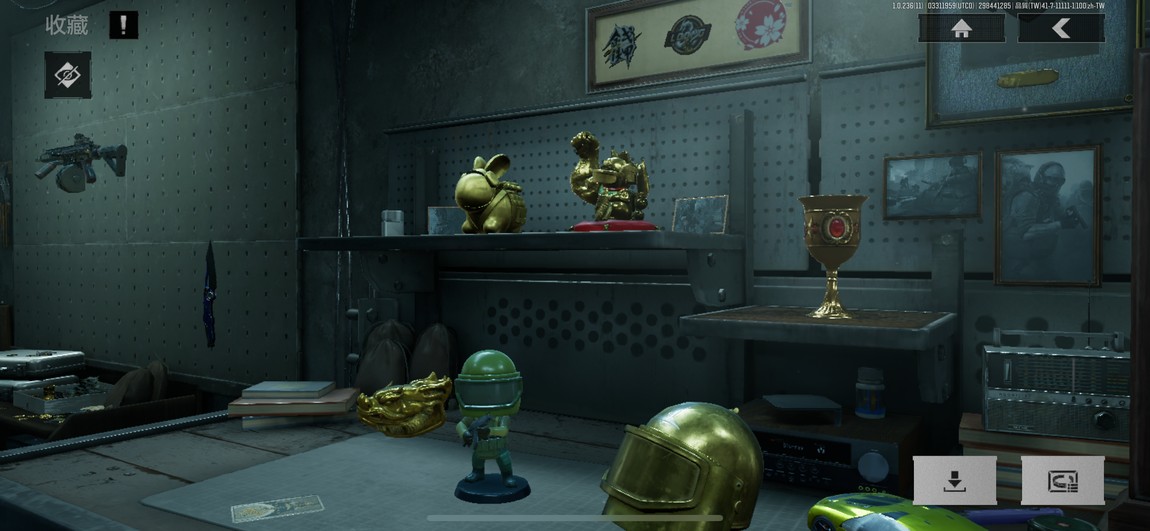
Task: Open the exclamation mark info icon
Action: pyautogui.click(x=123, y=25)
